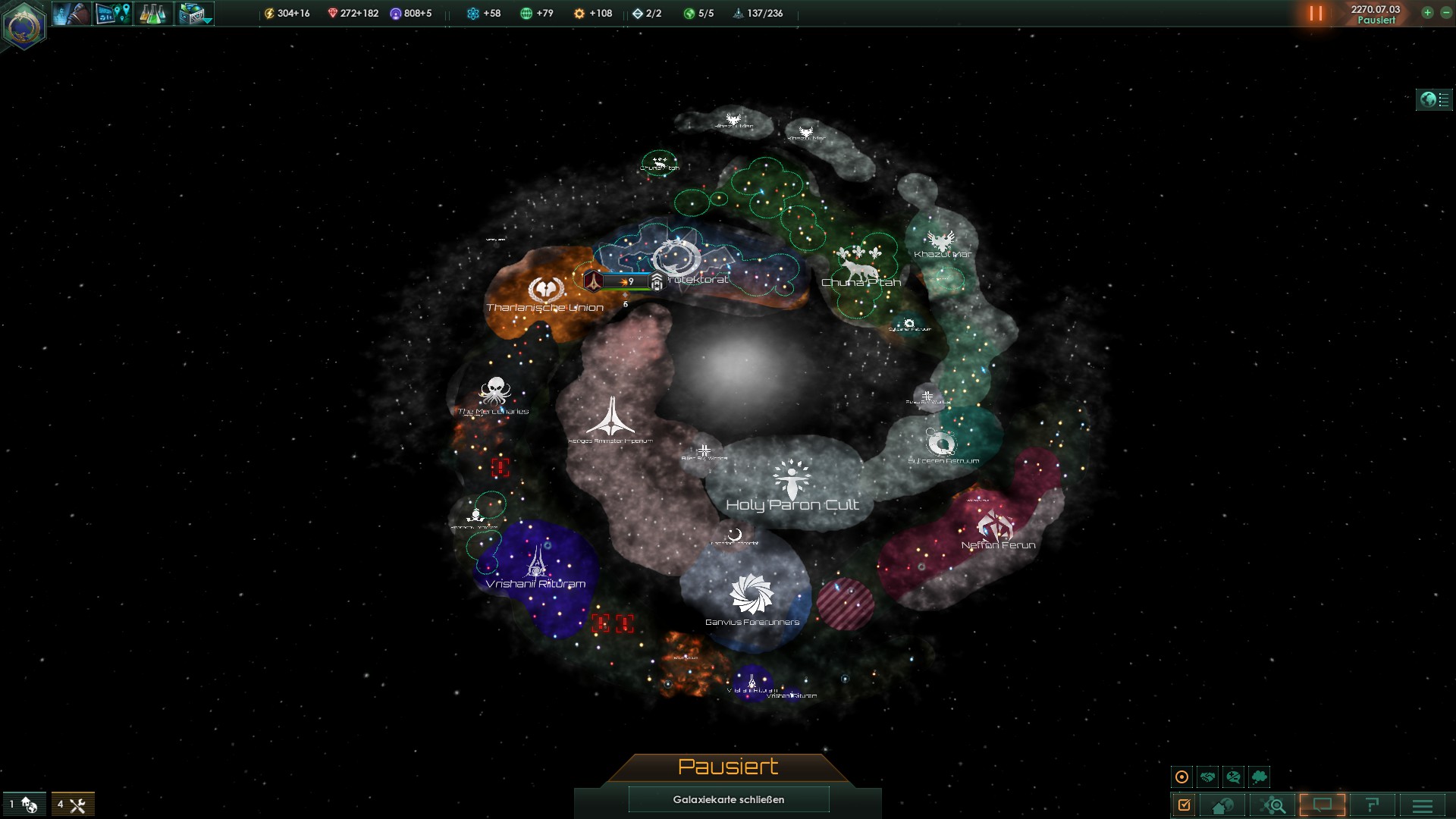
Task: Decrease game speed with the minus button
Action: pos(1445,13)
